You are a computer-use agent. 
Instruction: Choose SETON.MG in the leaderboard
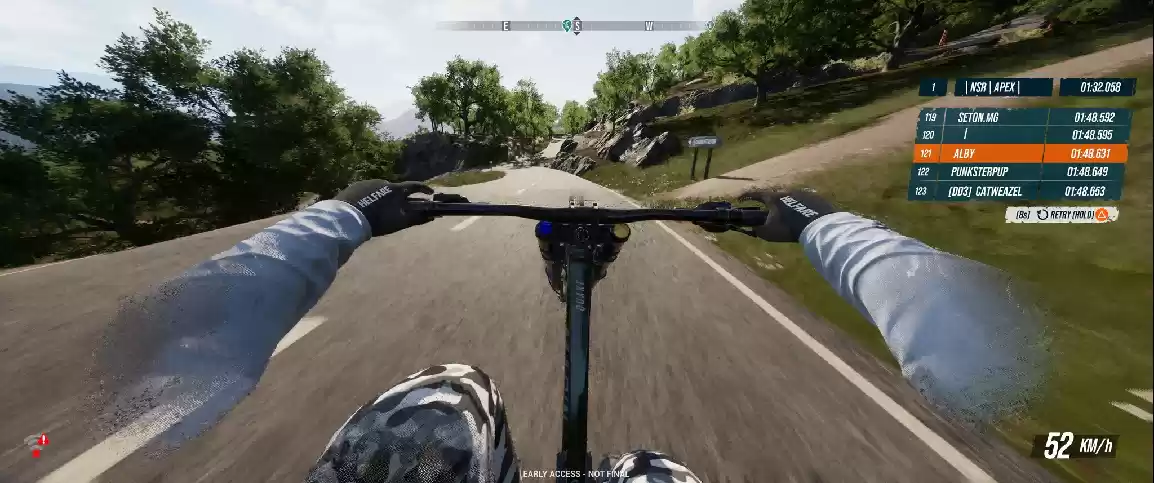(x=1020, y=117)
